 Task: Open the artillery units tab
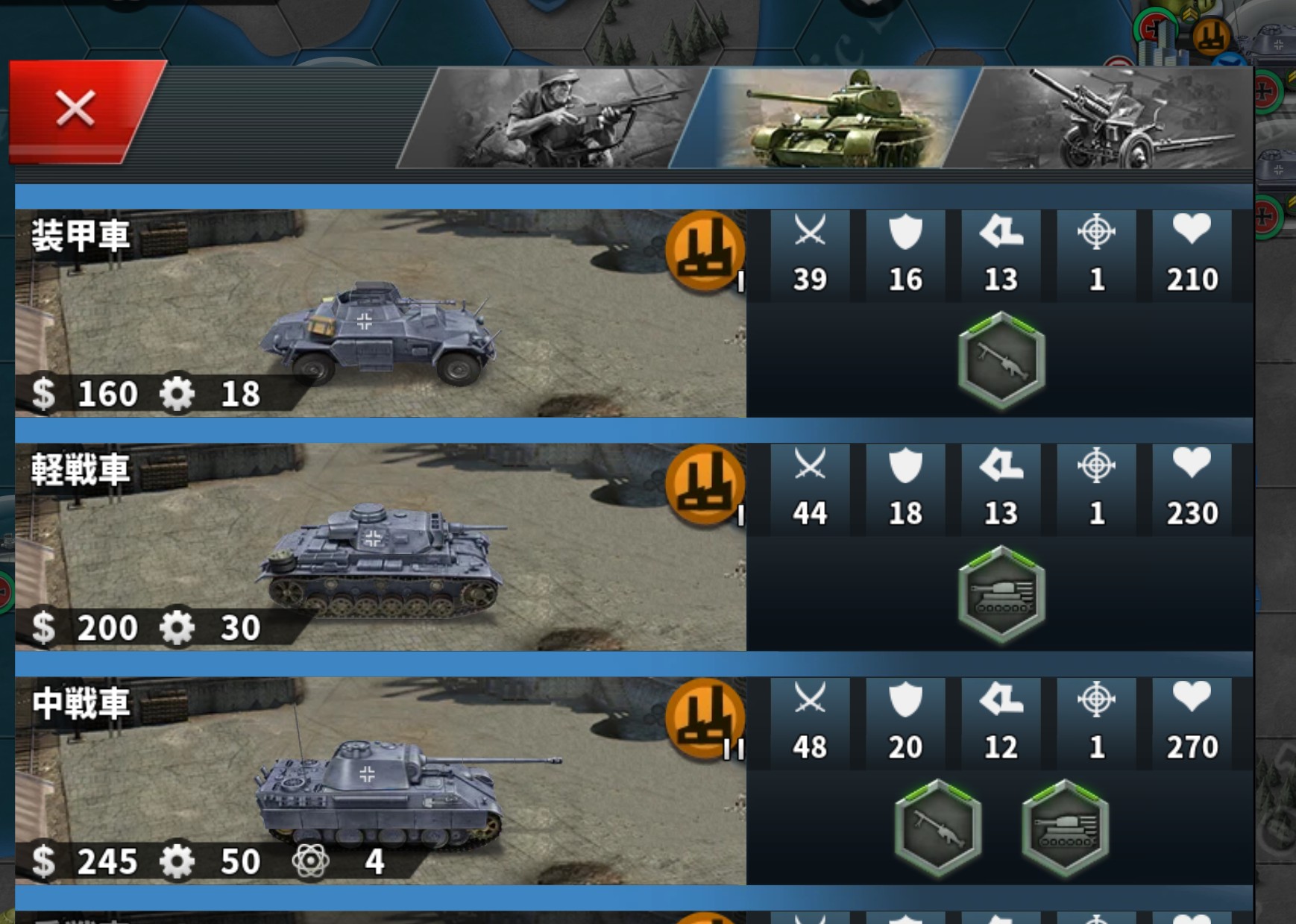(1104, 119)
